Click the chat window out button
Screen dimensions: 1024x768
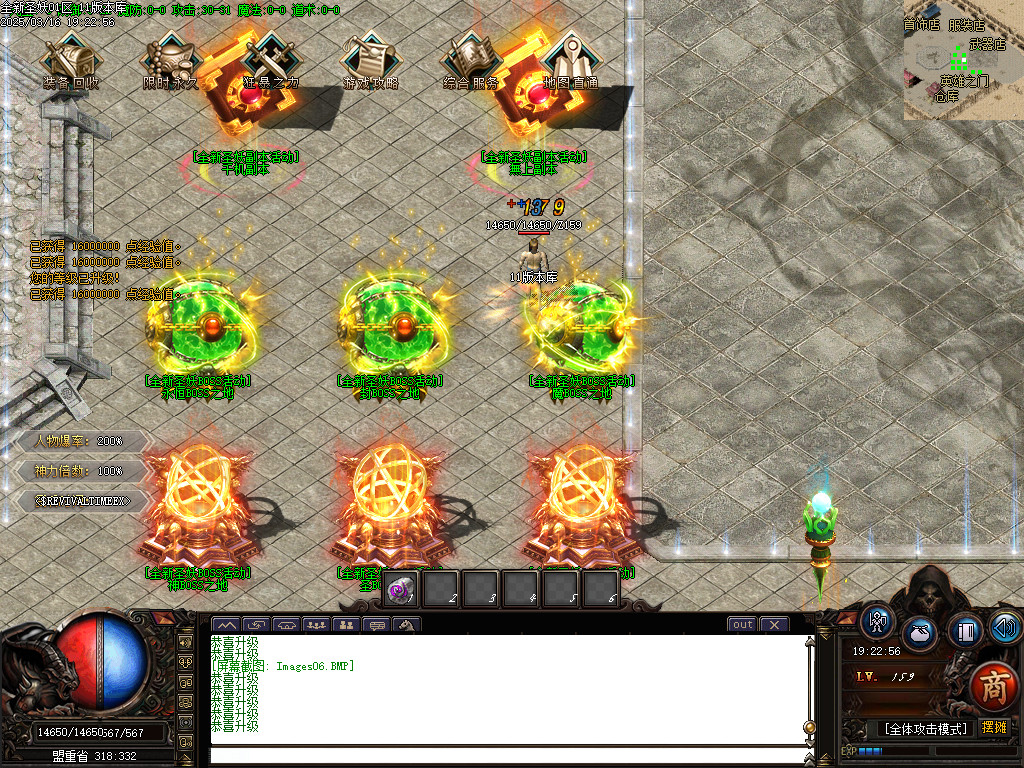[x=742, y=625]
